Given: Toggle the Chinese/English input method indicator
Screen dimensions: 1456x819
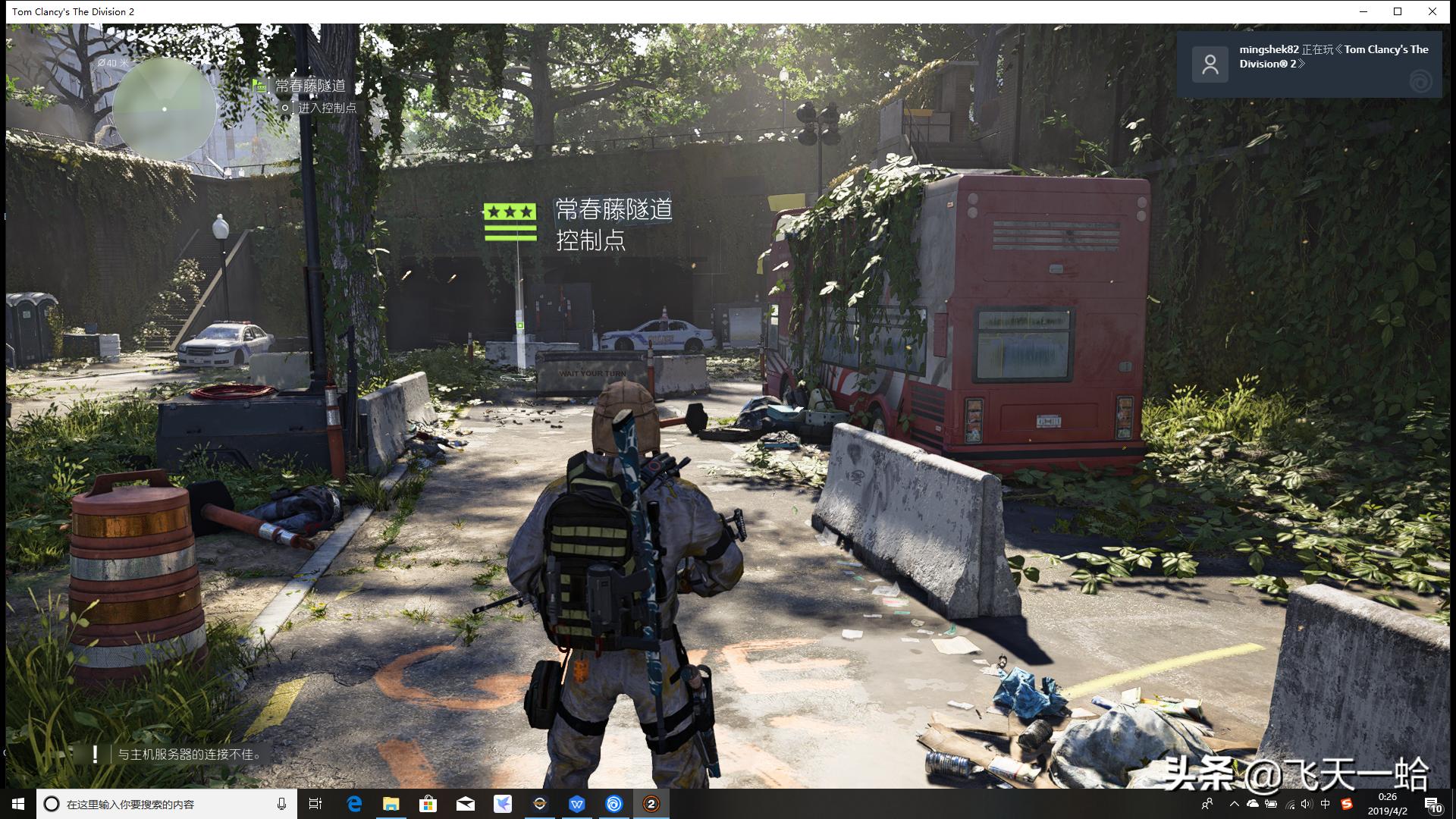Looking at the screenshot, I should (1326, 803).
